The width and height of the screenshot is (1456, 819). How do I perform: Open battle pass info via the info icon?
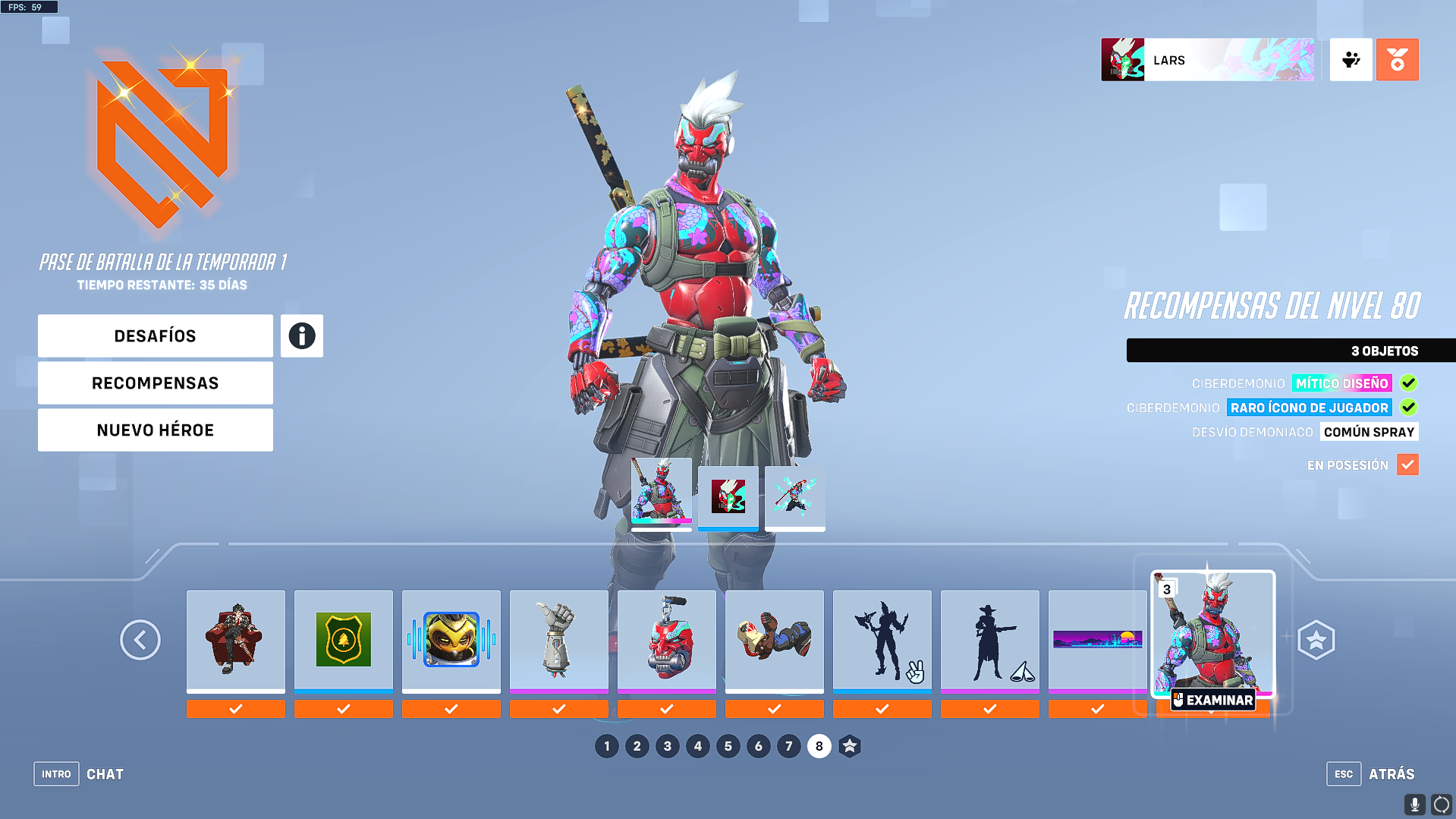click(x=301, y=335)
